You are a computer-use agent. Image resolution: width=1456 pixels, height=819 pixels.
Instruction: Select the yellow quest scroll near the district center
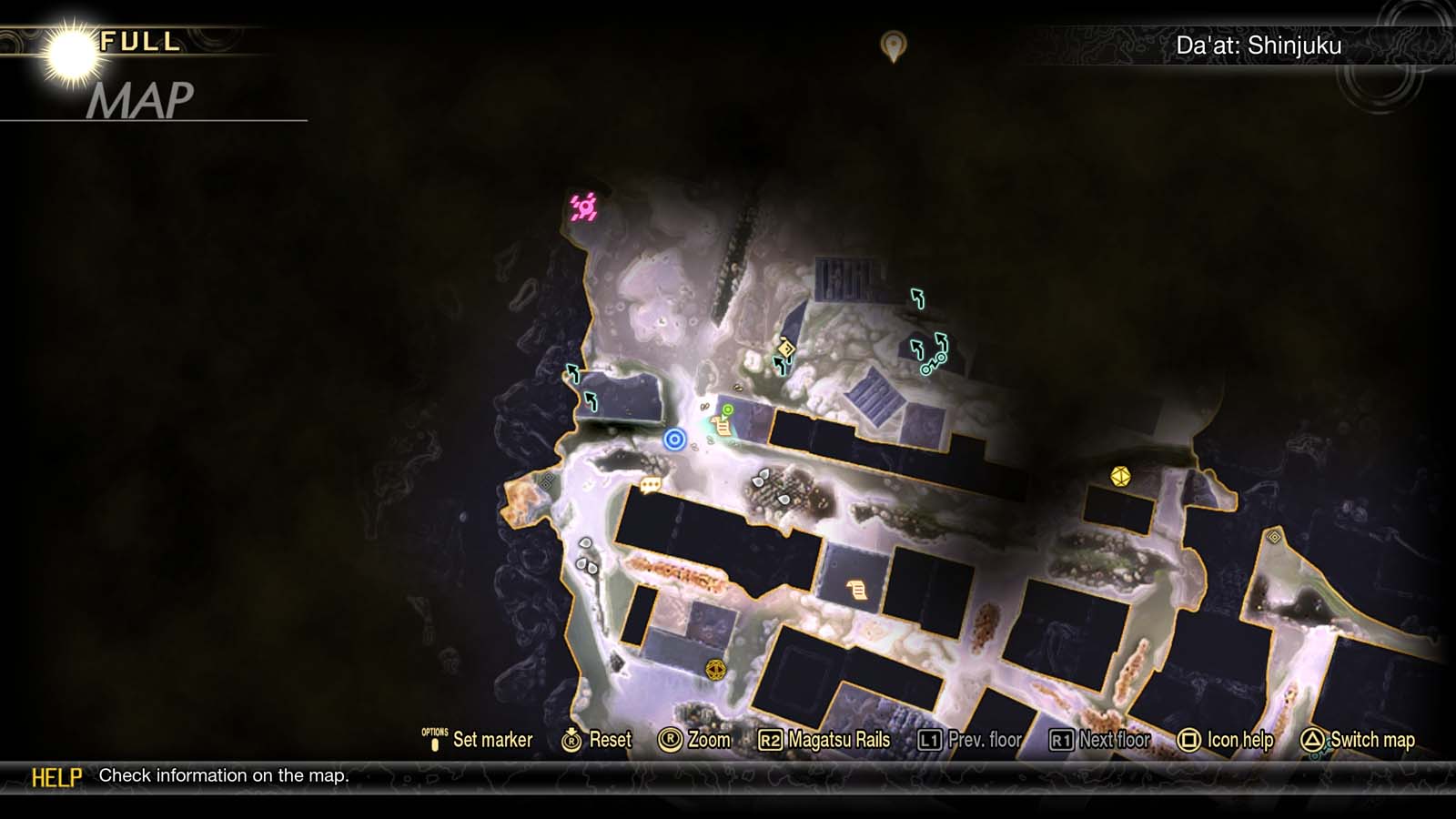pyautogui.click(x=856, y=588)
